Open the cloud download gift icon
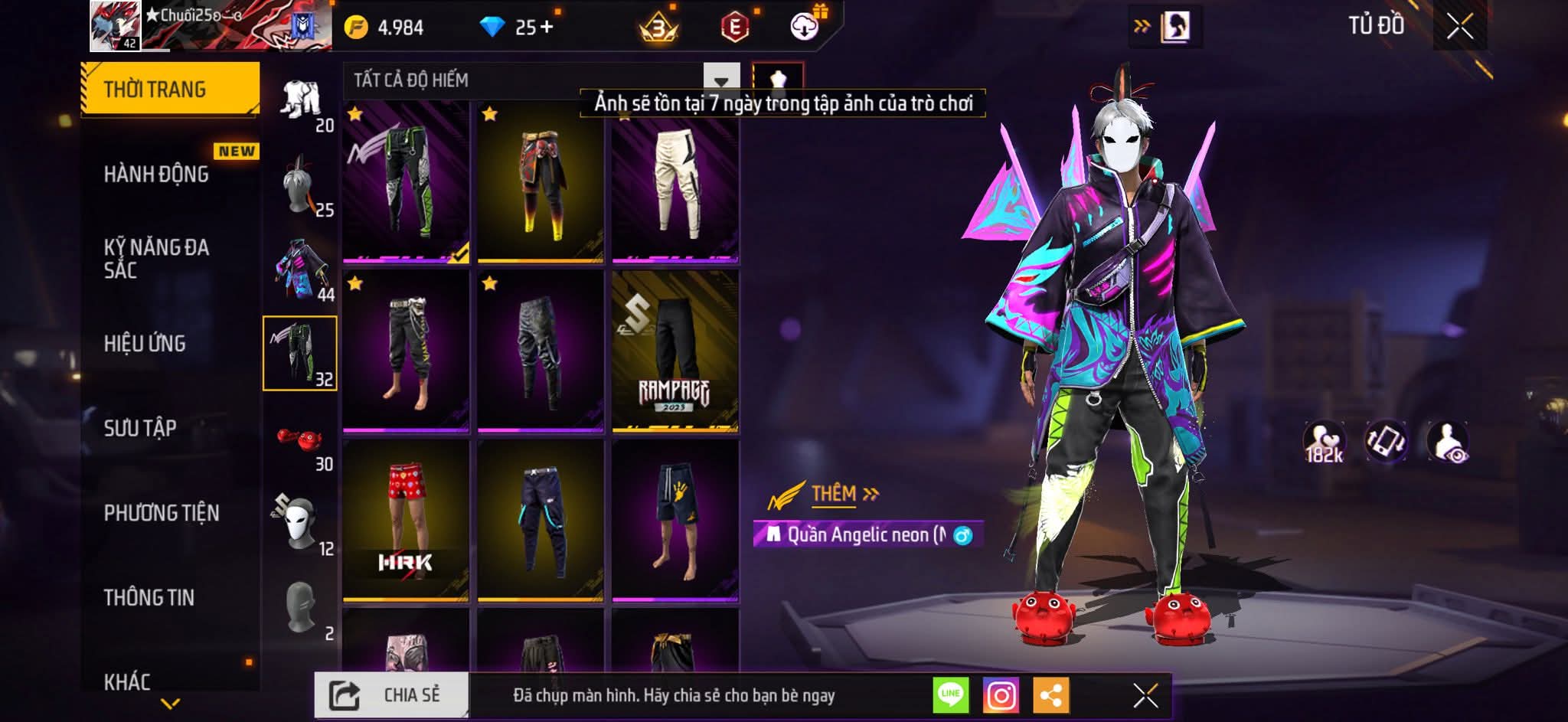Screen dimensions: 1568x722 802,27
